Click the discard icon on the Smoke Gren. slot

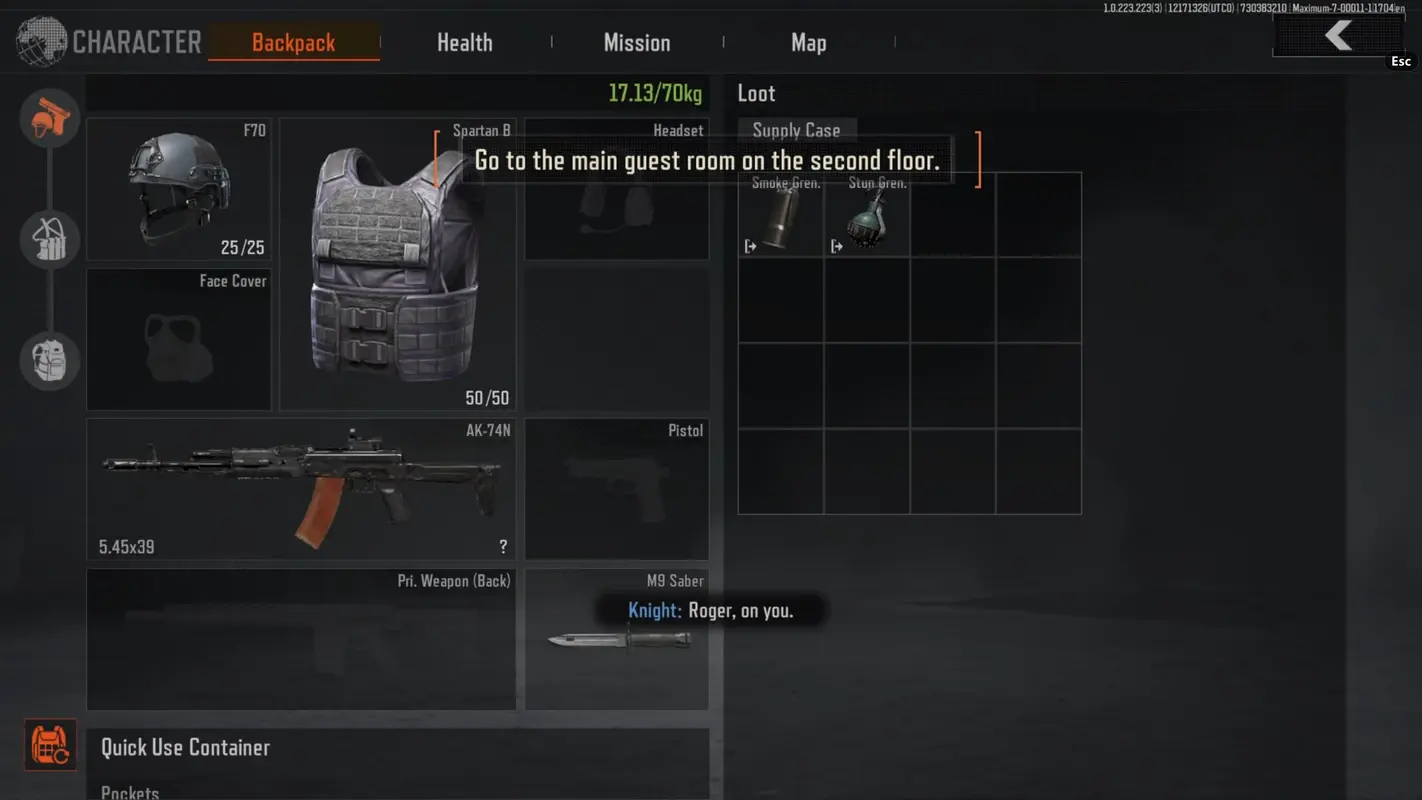tap(750, 245)
